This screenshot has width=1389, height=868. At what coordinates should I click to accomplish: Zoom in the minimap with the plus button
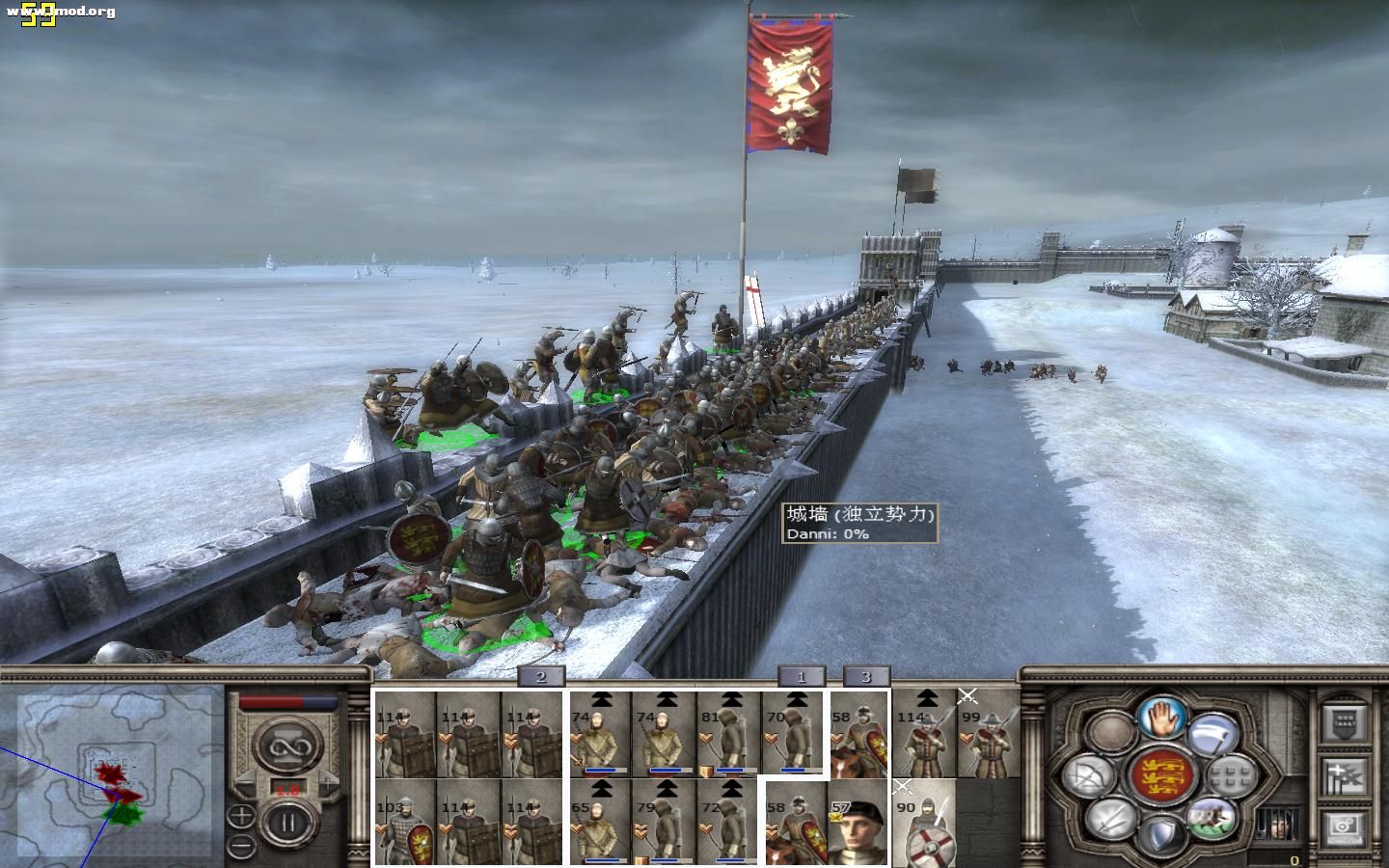coord(240,816)
